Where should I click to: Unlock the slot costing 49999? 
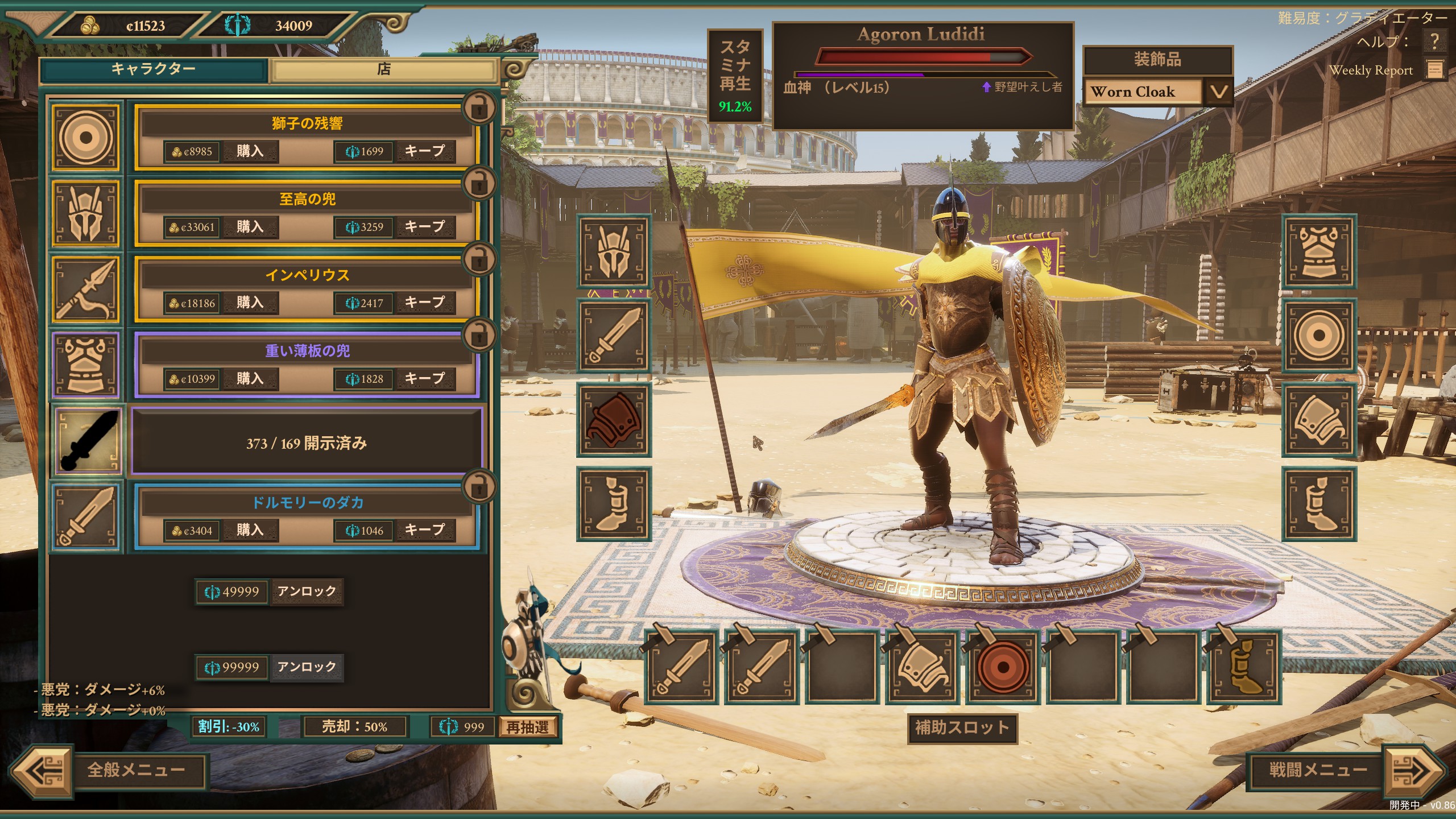coord(307,591)
